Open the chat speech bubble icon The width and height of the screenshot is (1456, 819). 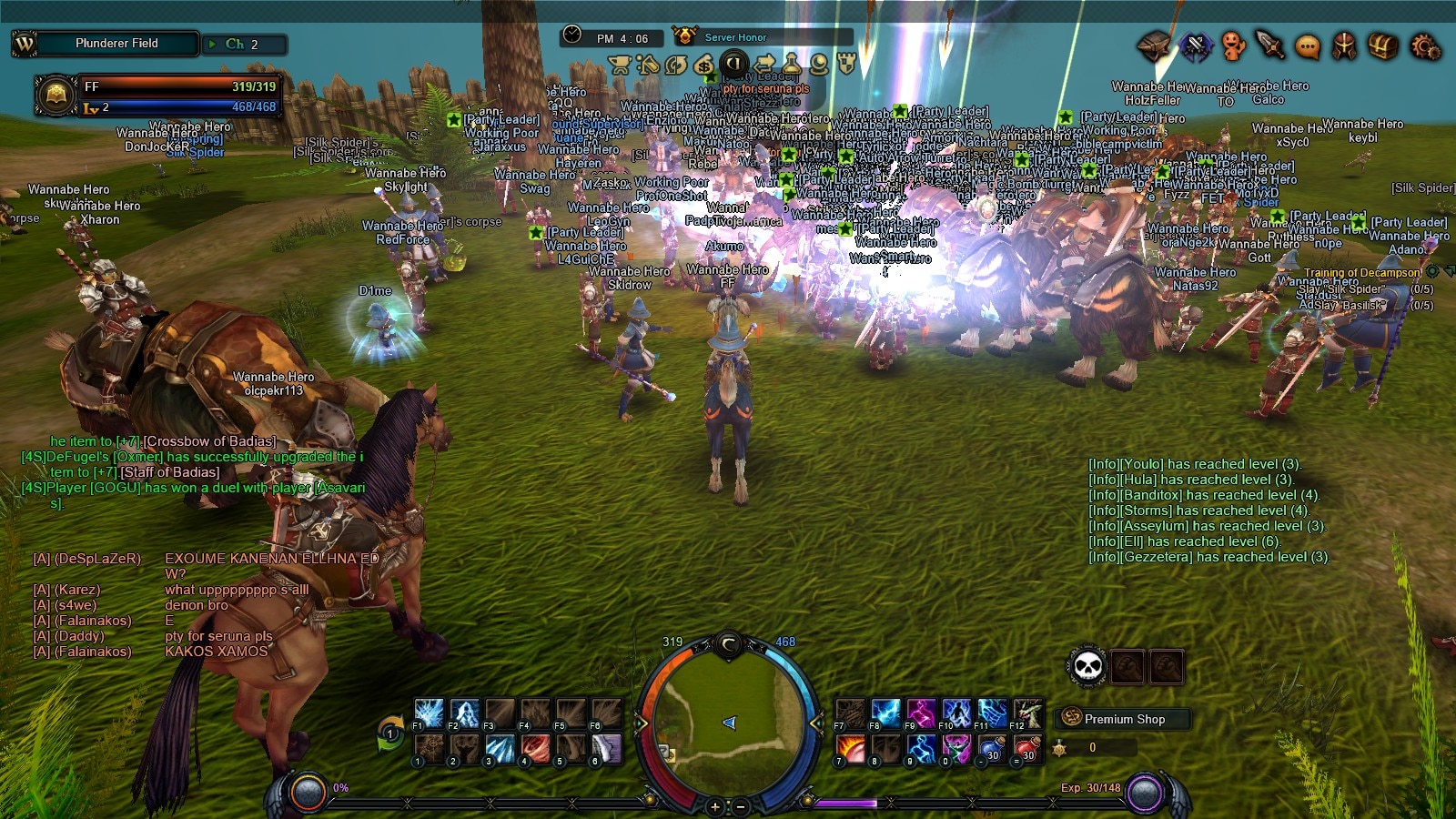coord(1307,45)
